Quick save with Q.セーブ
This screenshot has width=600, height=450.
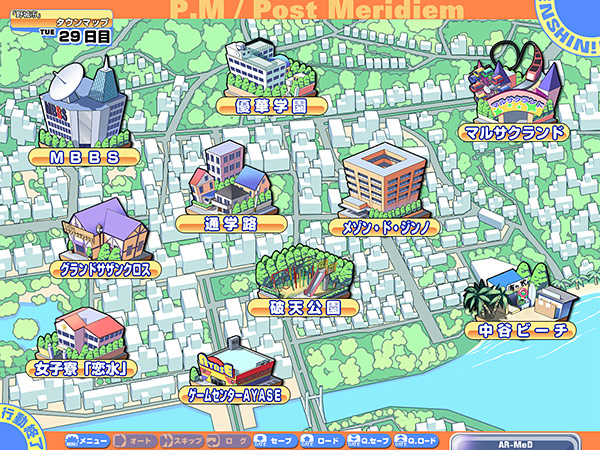point(370,440)
